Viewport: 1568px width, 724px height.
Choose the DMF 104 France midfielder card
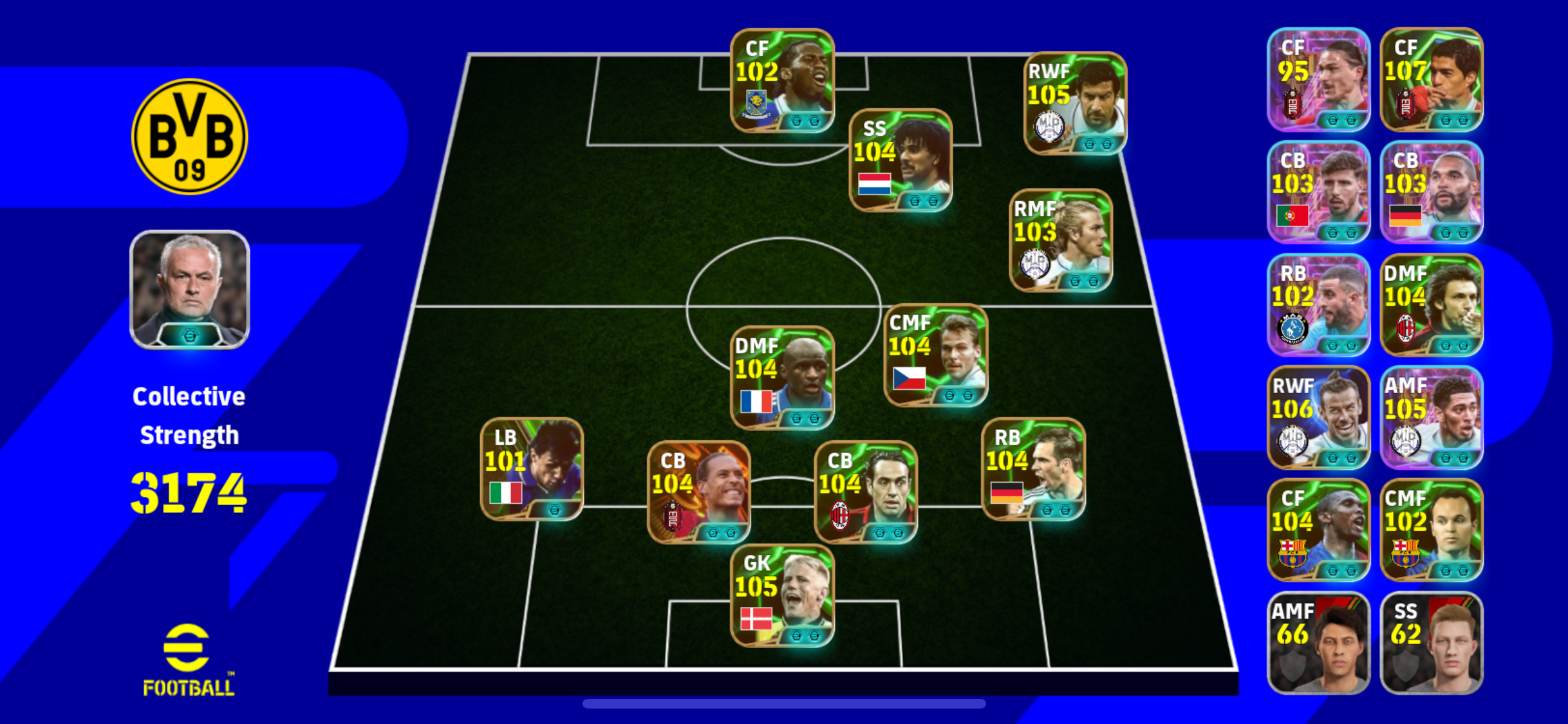point(782,378)
